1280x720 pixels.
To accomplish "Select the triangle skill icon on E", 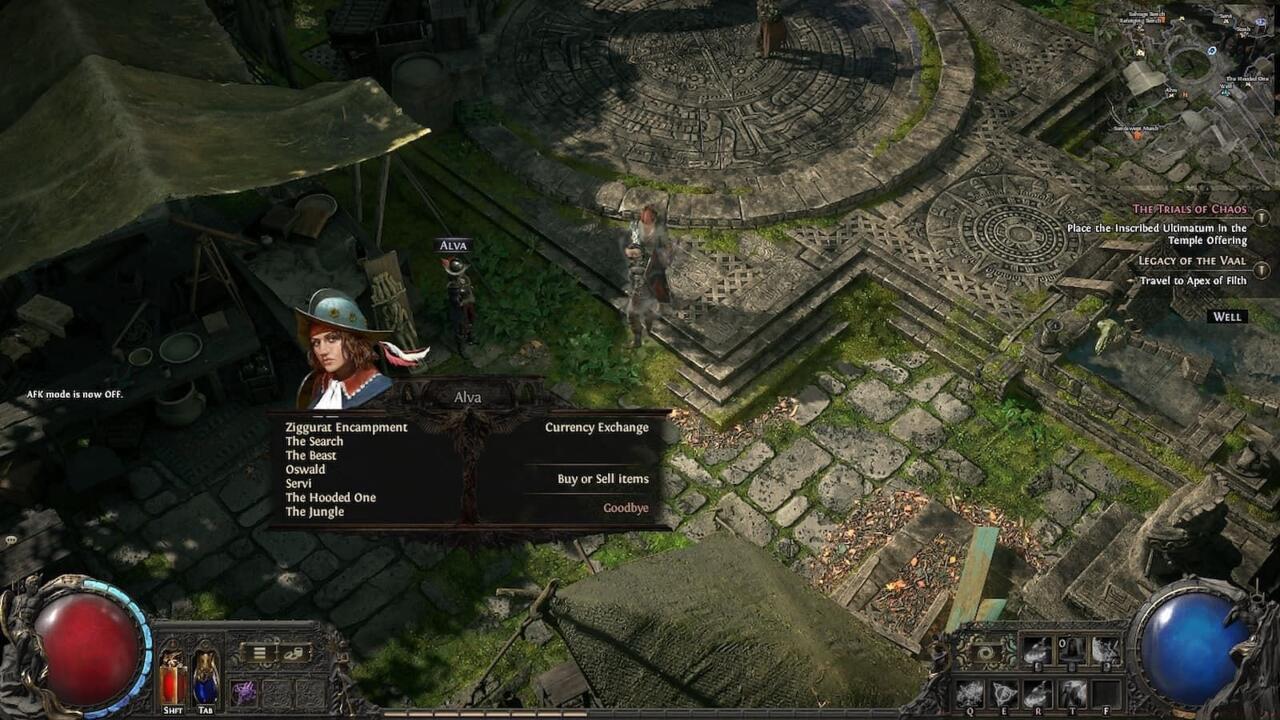I will (1003, 692).
